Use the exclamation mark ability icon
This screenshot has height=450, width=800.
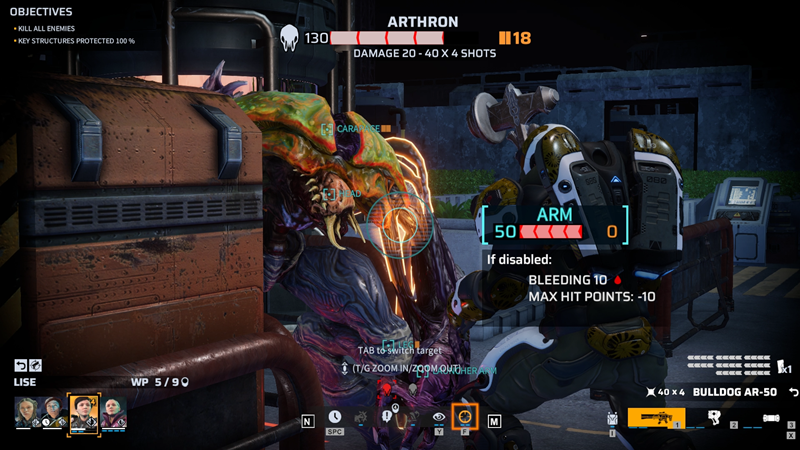[386, 417]
